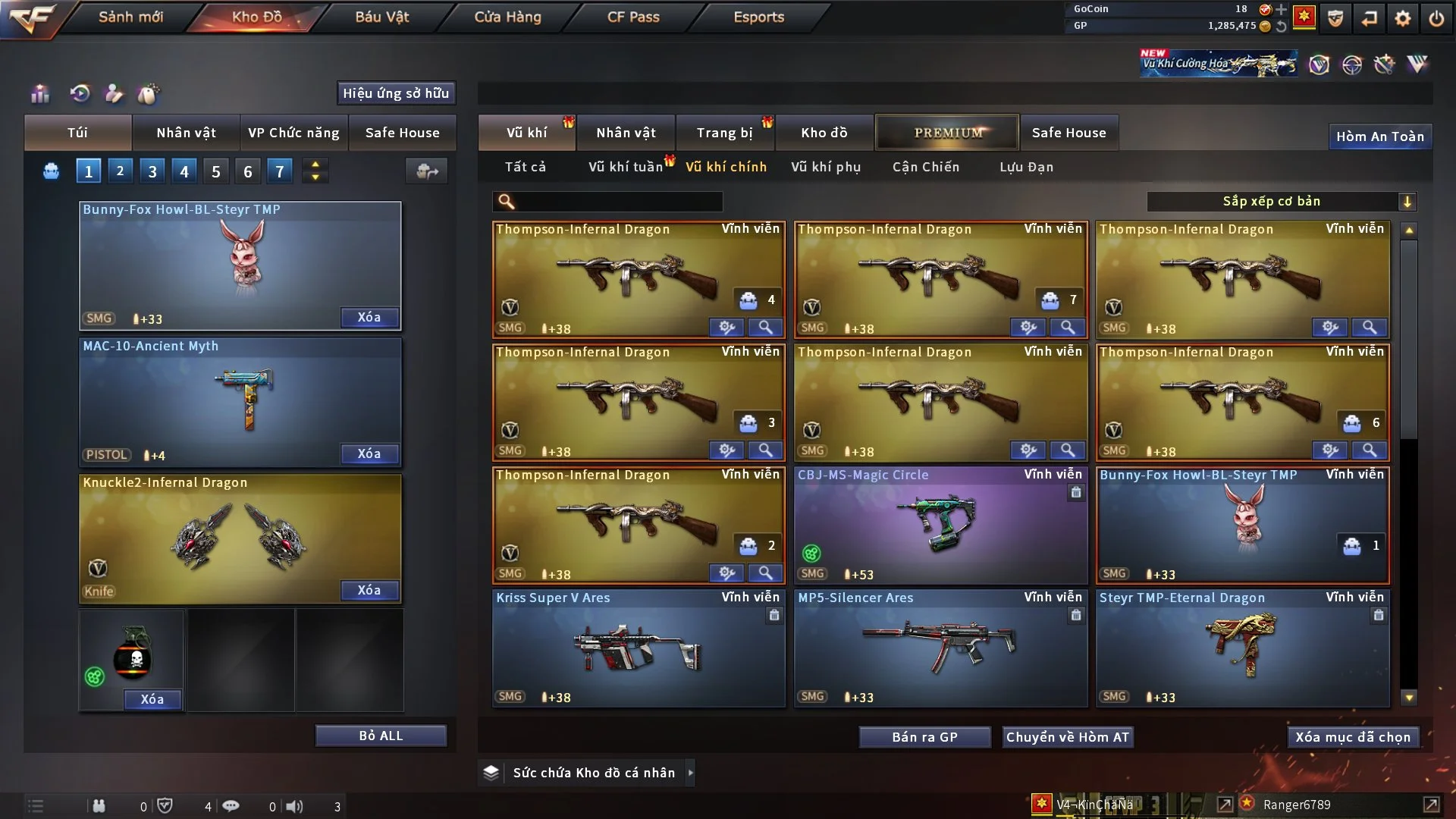The width and height of the screenshot is (1456, 819).
Task: Select the CBJ-MS-Magic Circle weapon
Action: pyautogui.click(x=940, y=525)
